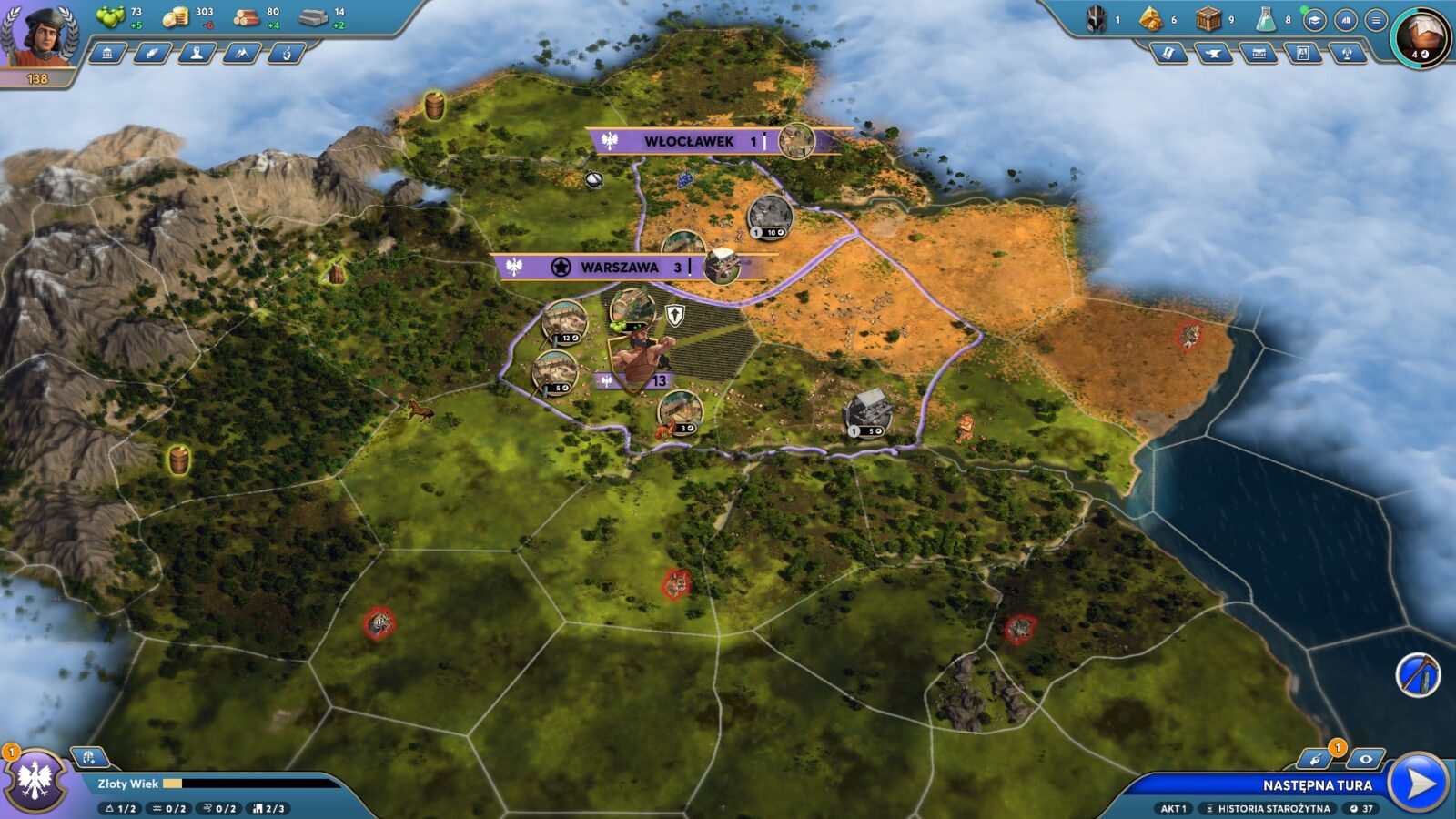Open the current research portrait circle
1456x819 pixels.
pos(1421,38)
